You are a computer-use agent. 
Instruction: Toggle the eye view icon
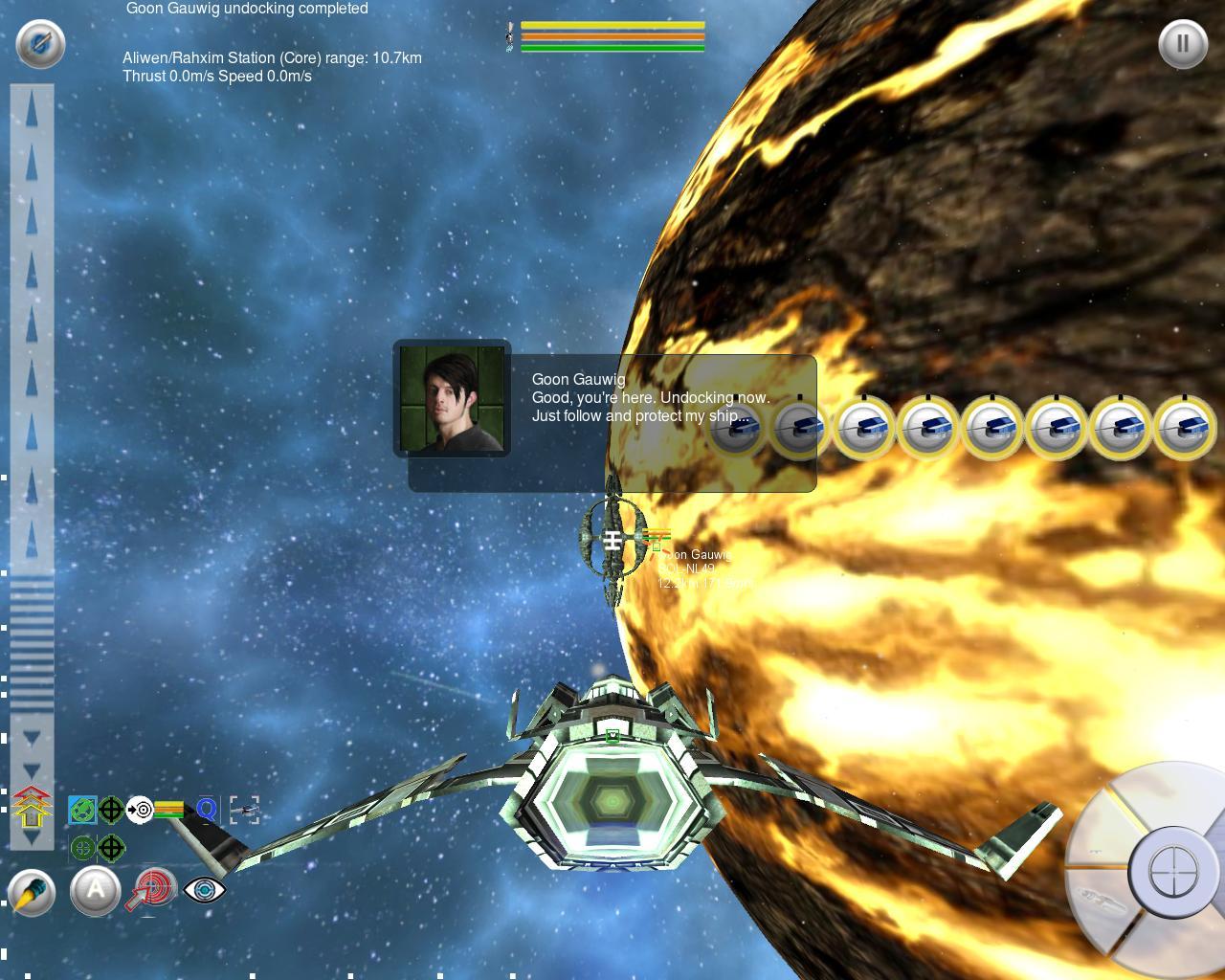[x=204, y=889]
